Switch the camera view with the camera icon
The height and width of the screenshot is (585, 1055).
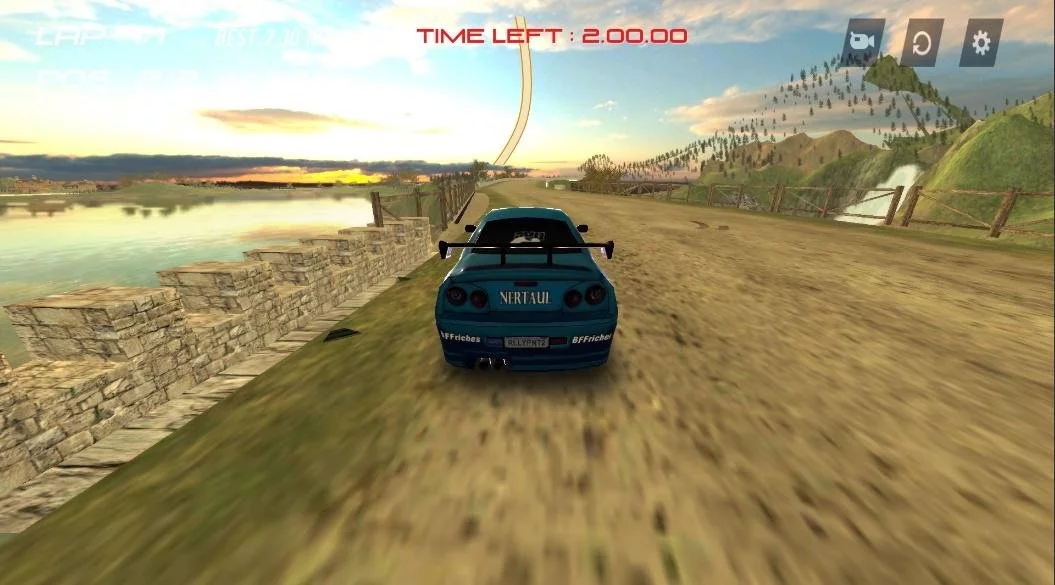tap(861, 43)
